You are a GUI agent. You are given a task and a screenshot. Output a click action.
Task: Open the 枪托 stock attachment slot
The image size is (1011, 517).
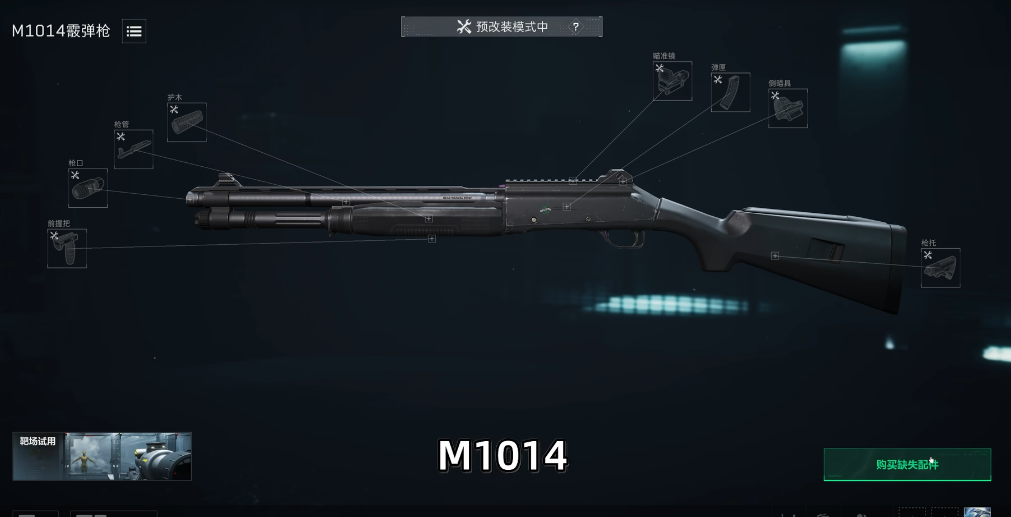pos(940,268)
